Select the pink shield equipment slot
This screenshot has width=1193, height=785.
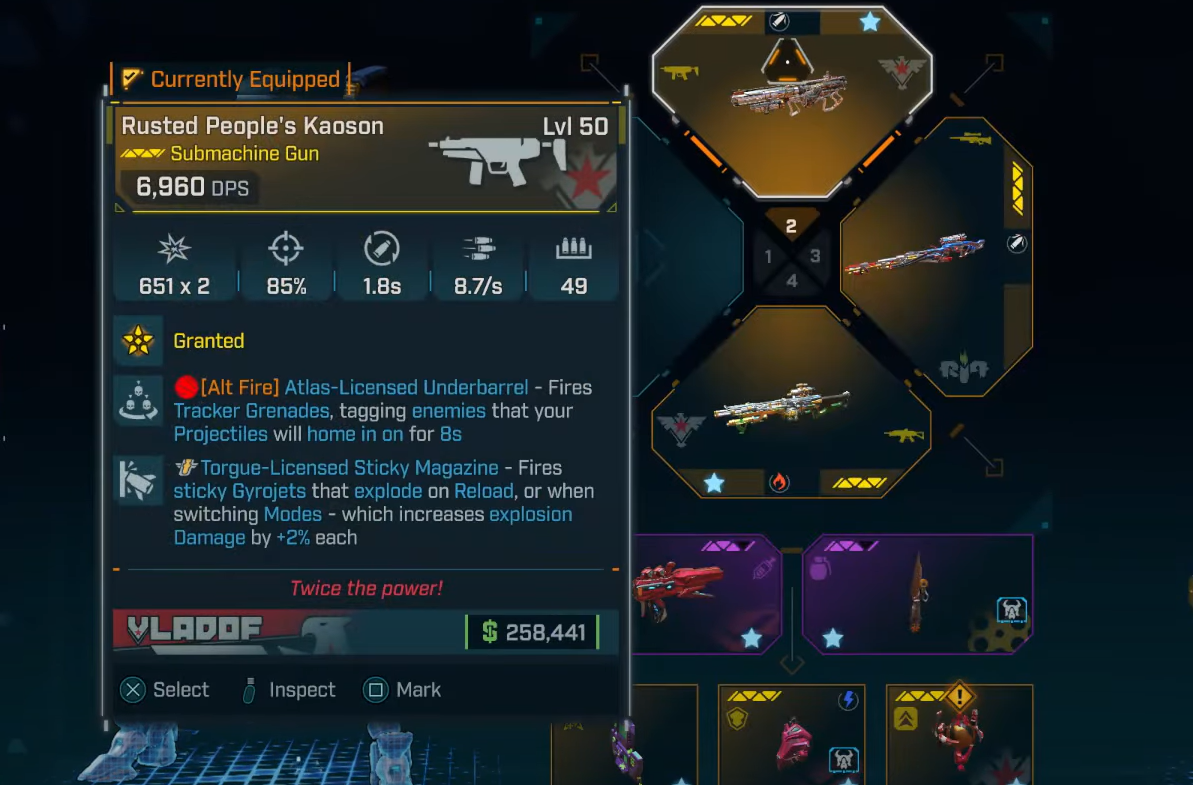[x=790, y=735]
